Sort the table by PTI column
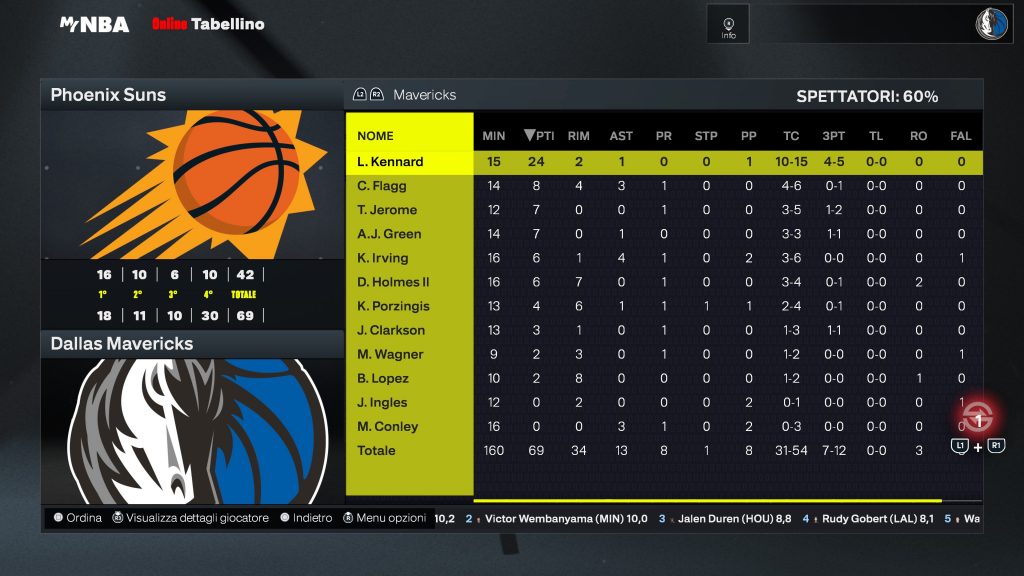 click(539, 136)
